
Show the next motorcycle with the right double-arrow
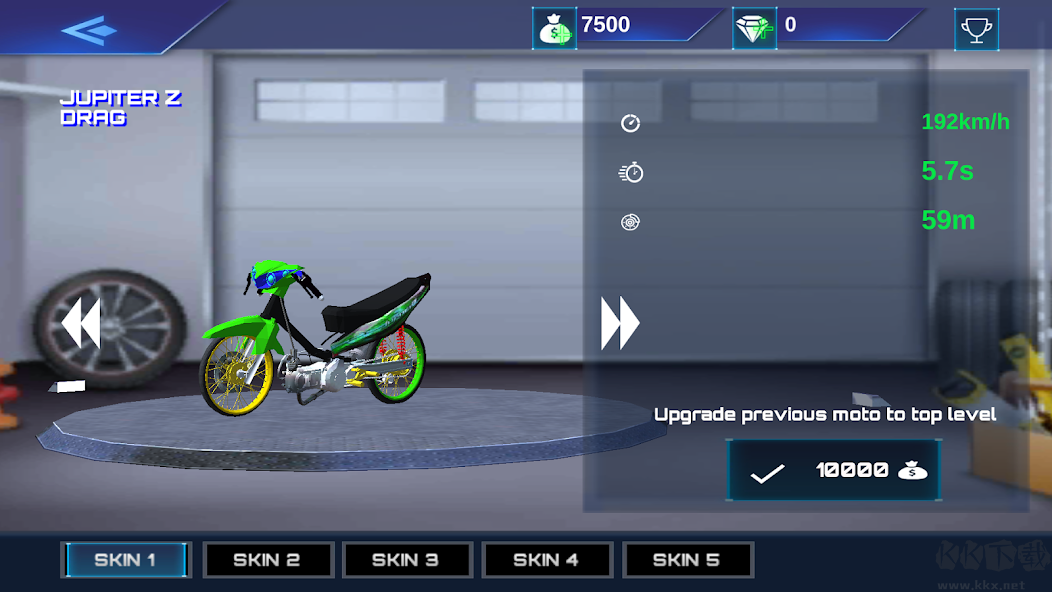pos(620,324)
